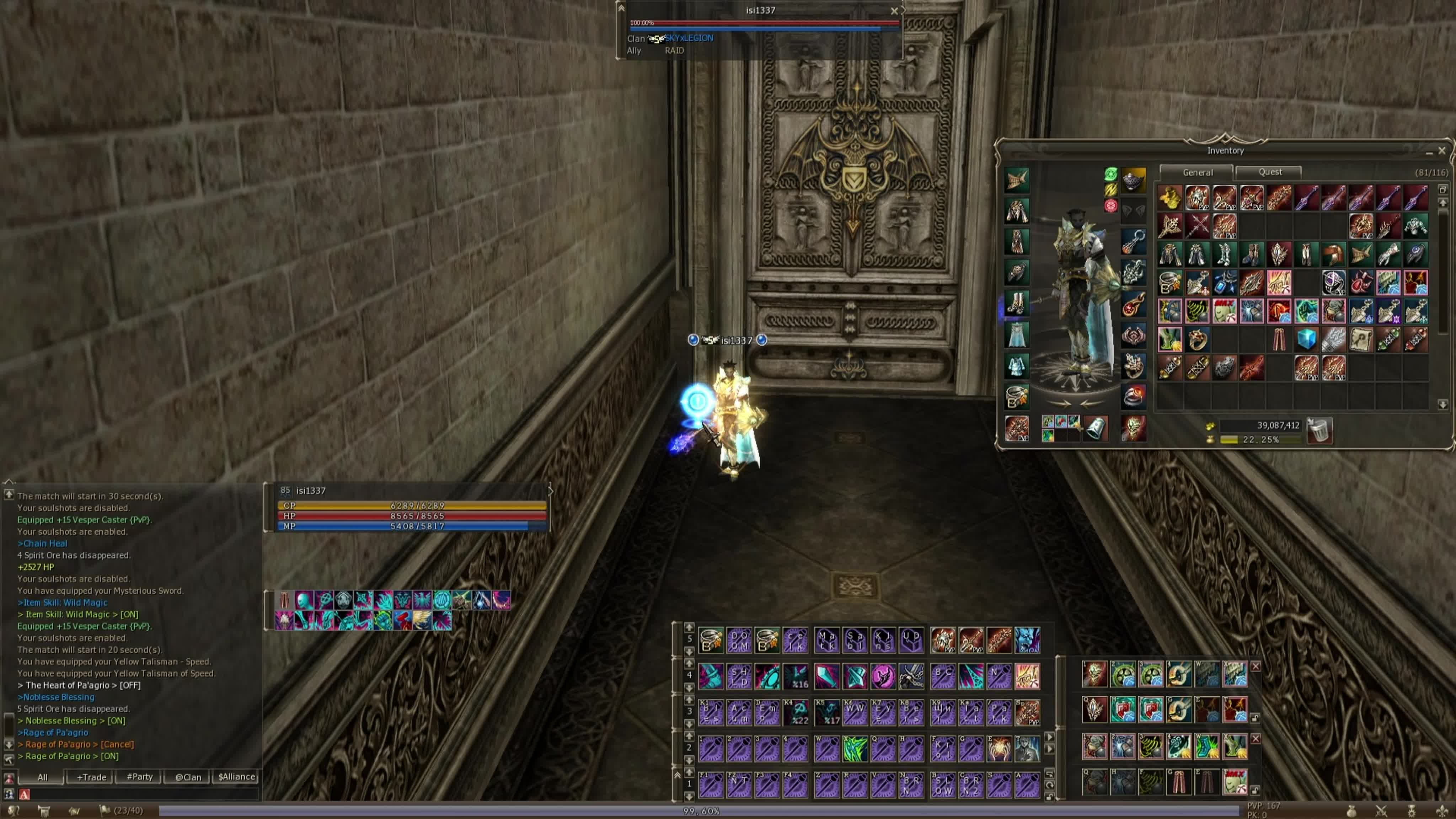1456x819 pixels.
Task: Activate the SHLD macro shortcut
Action: 739,676
